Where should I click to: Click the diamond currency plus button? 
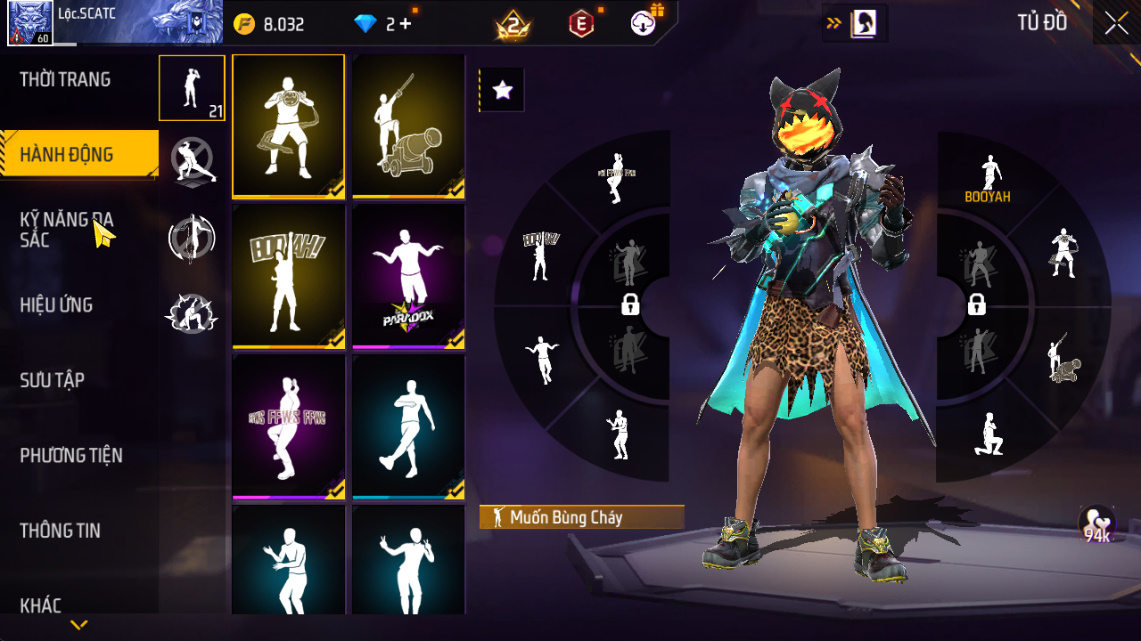click(405, 24)
